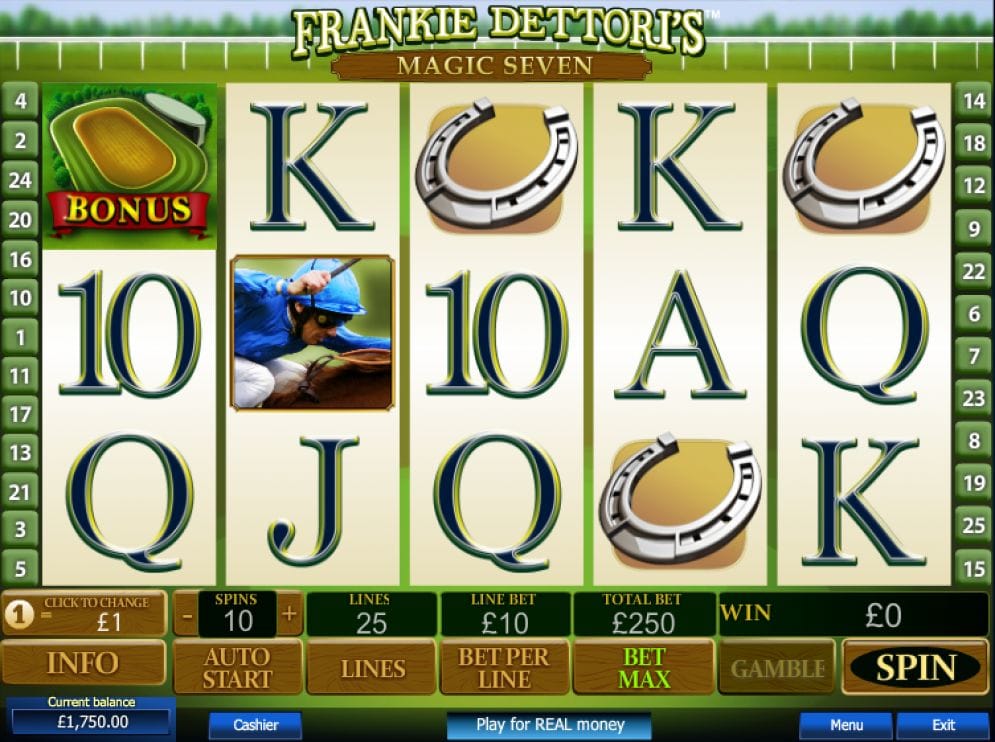
Task: Spin the reels with the SPIN button
Action: click(x=915, y=667)
